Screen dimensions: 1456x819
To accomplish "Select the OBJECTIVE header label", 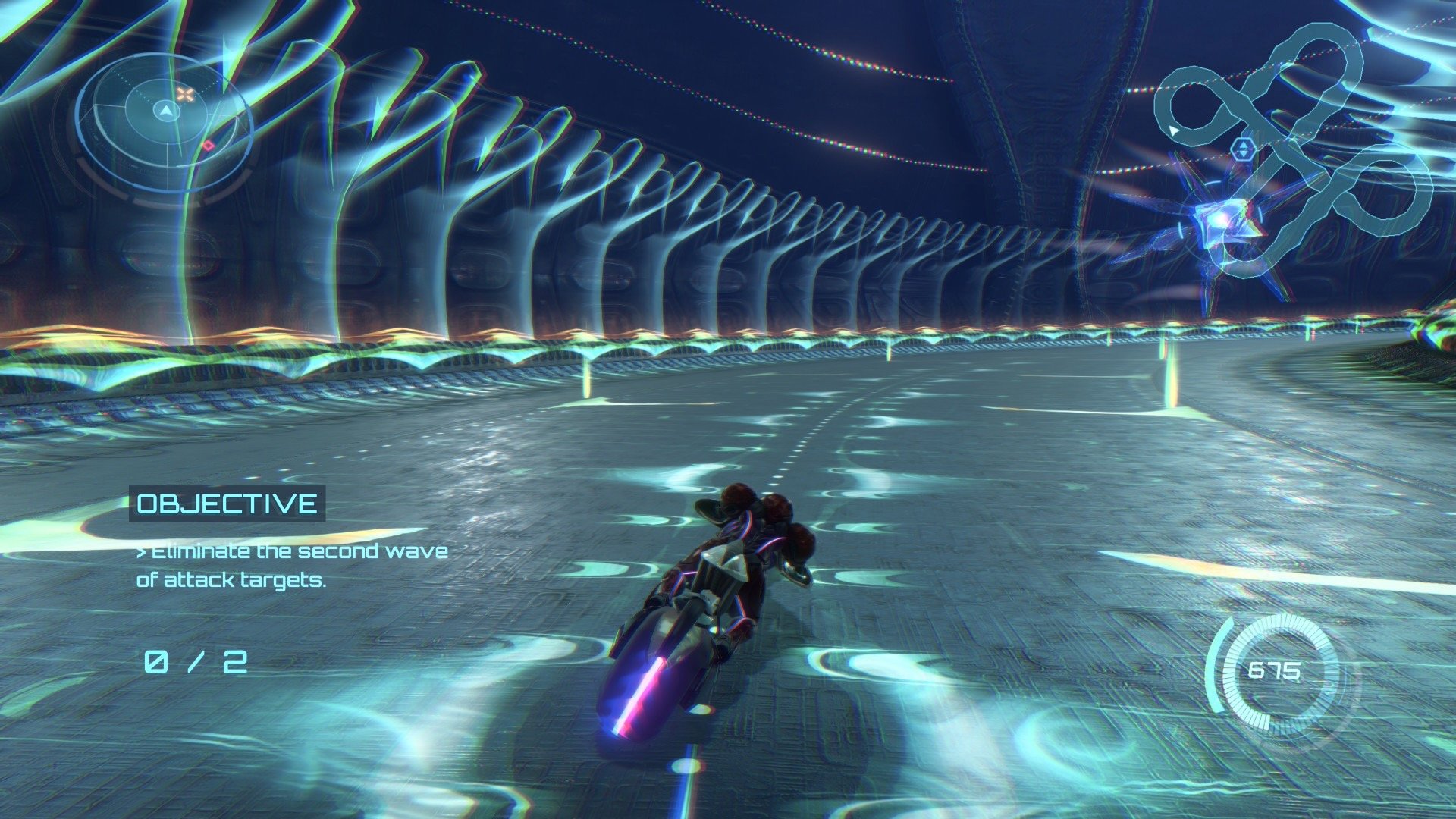I will 227,504.
